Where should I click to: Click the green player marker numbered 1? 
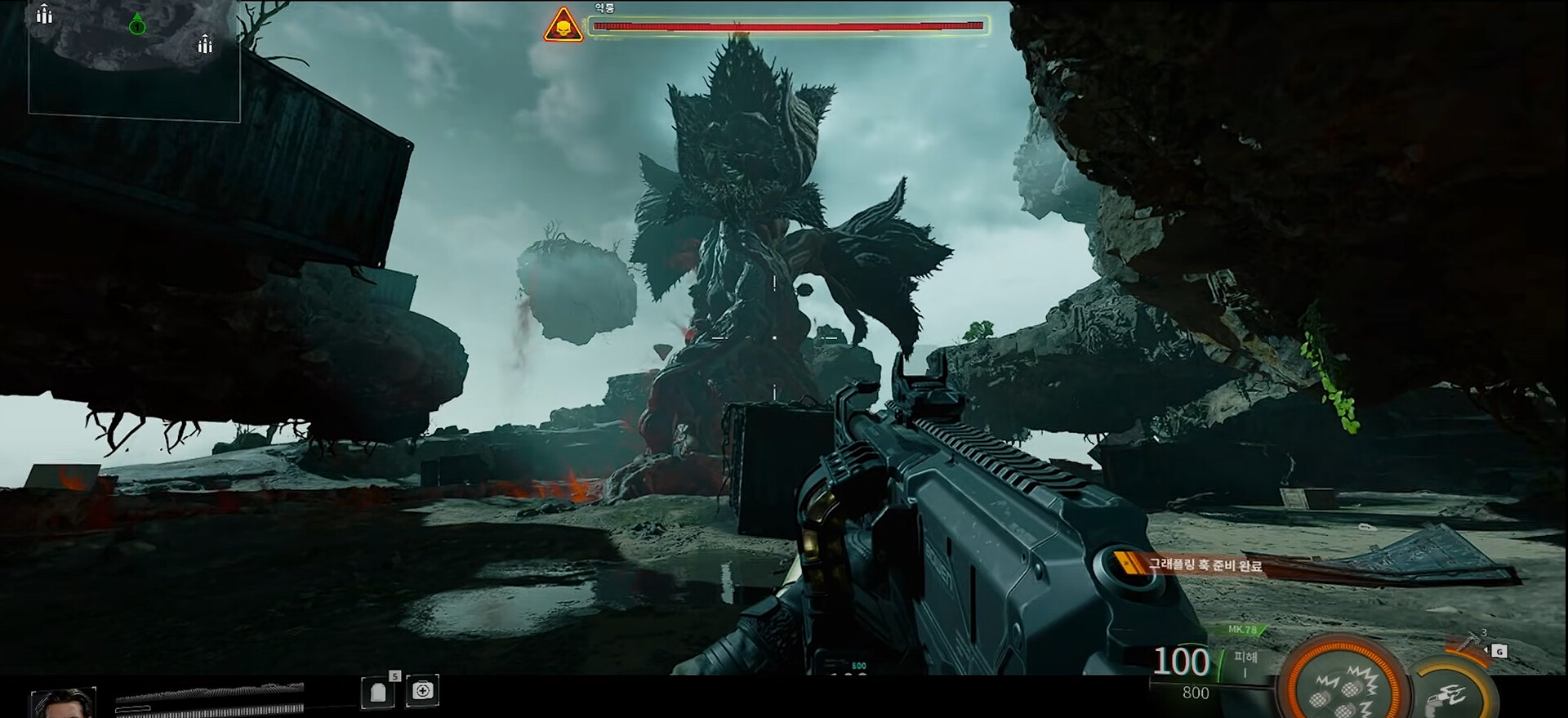tap(137, 25)
